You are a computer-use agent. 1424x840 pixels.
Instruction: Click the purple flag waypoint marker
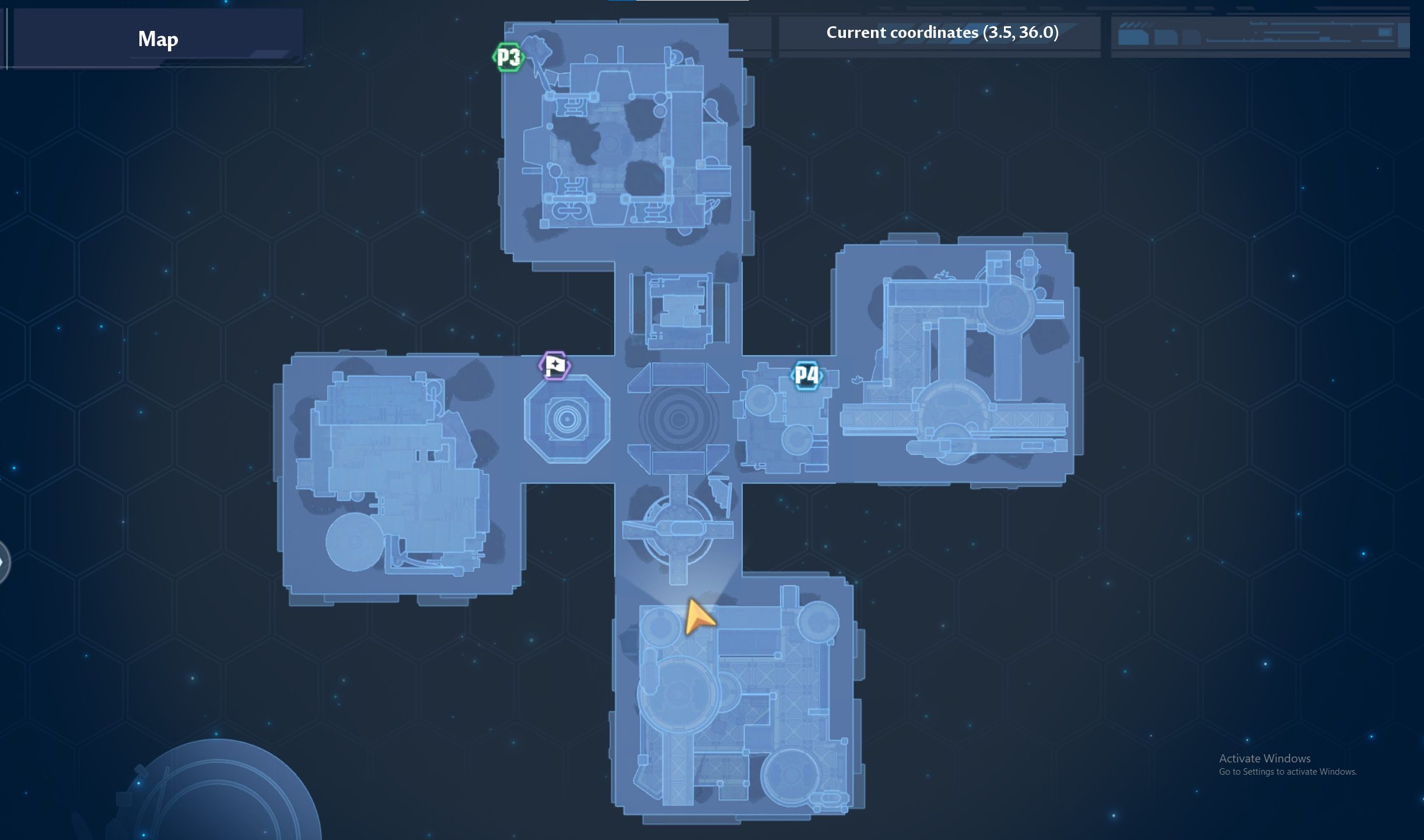(x=554, y=366)
